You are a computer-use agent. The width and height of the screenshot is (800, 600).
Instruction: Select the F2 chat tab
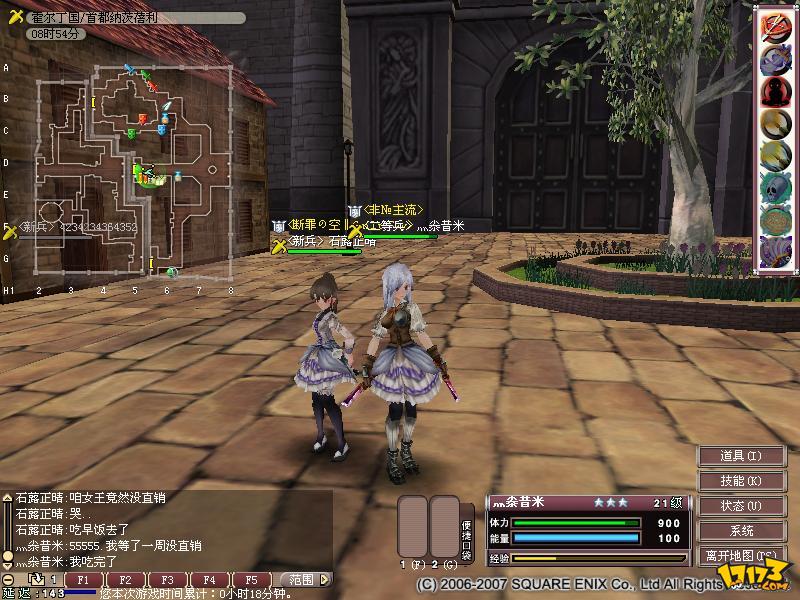click(x=125, y=579)
